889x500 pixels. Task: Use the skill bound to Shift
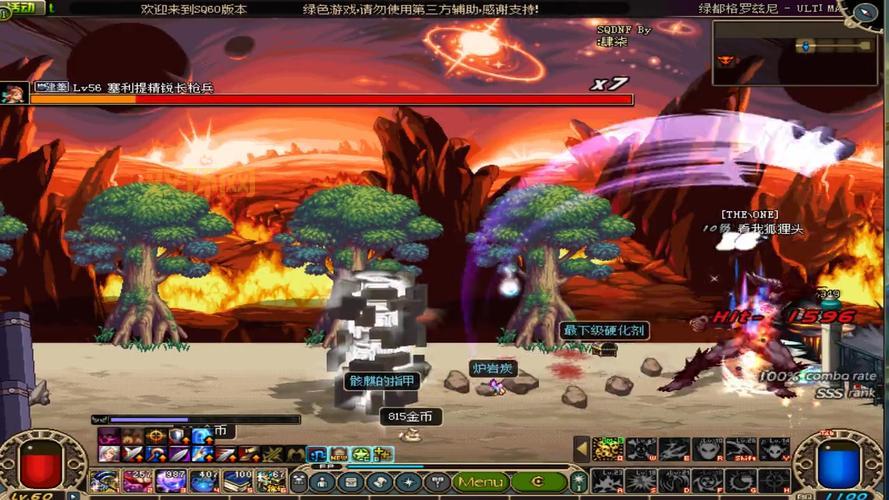[x=741, y=449]
